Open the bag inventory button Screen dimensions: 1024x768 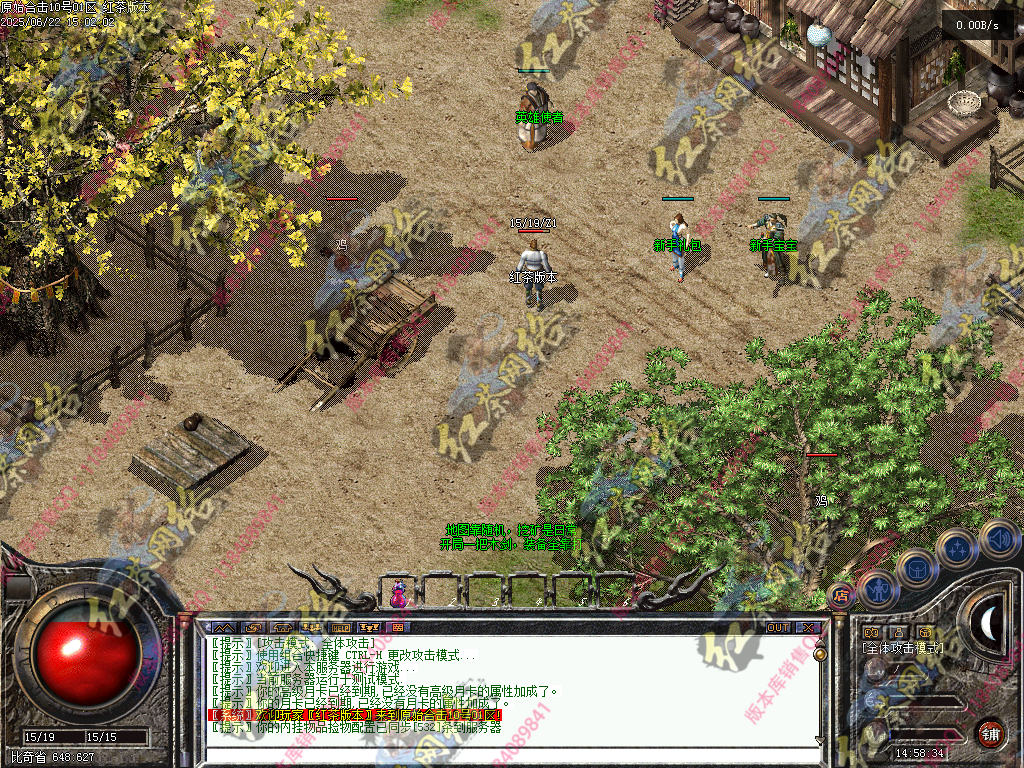point(916,570)
